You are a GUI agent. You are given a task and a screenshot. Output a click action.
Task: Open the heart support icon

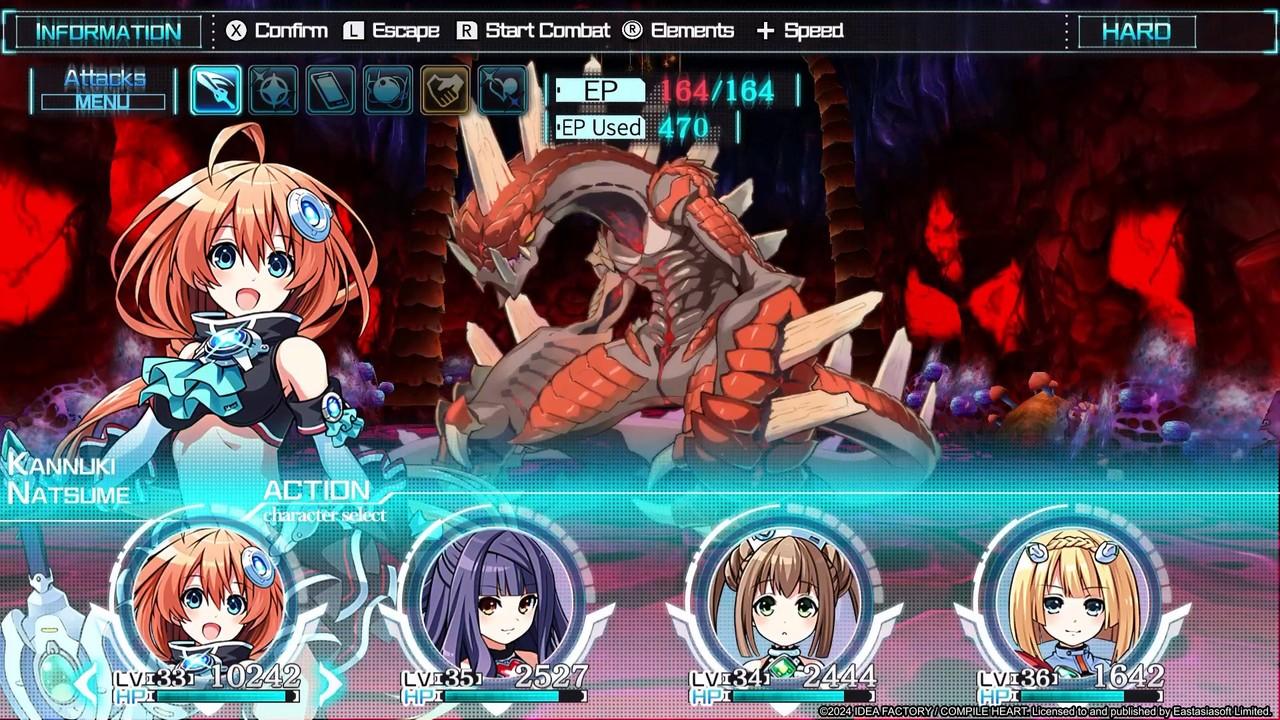click(503, 88)
